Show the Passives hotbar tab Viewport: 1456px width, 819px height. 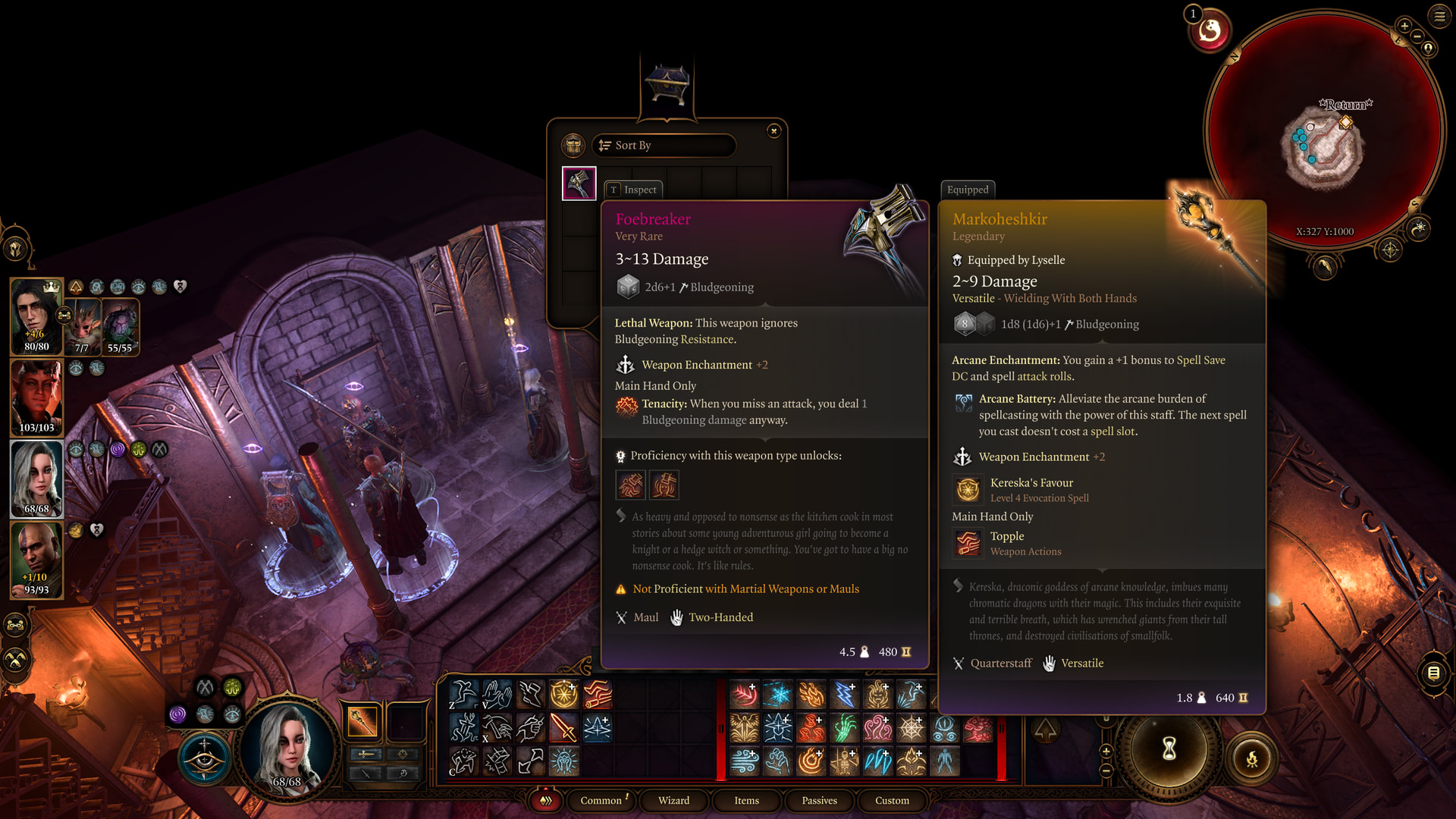tap(819, 801)
